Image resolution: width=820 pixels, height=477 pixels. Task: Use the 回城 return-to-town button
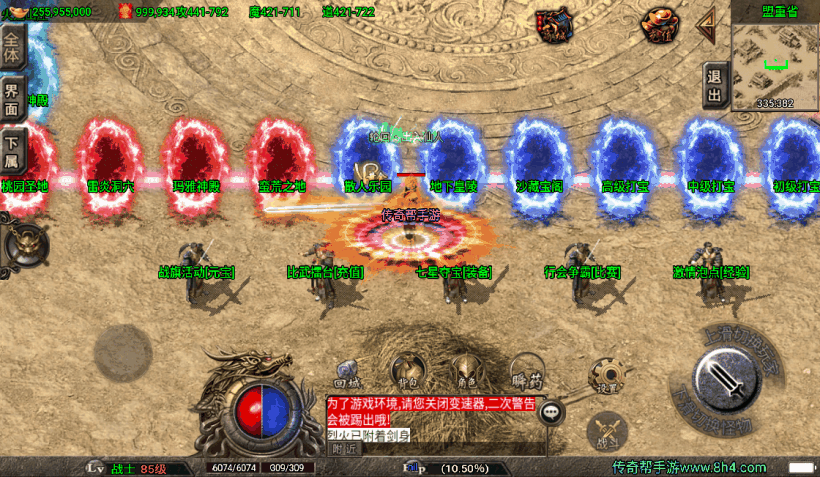[347, 371]
